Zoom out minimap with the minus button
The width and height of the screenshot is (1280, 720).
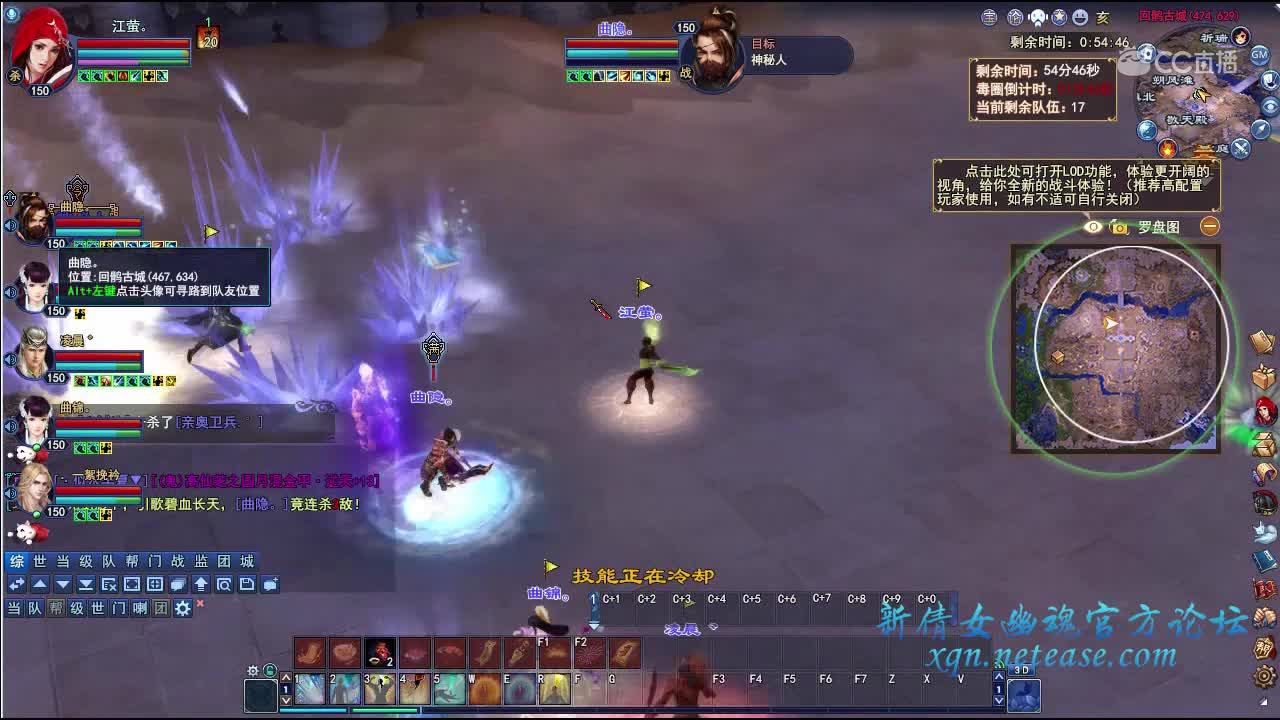[x=1209, y=226]
